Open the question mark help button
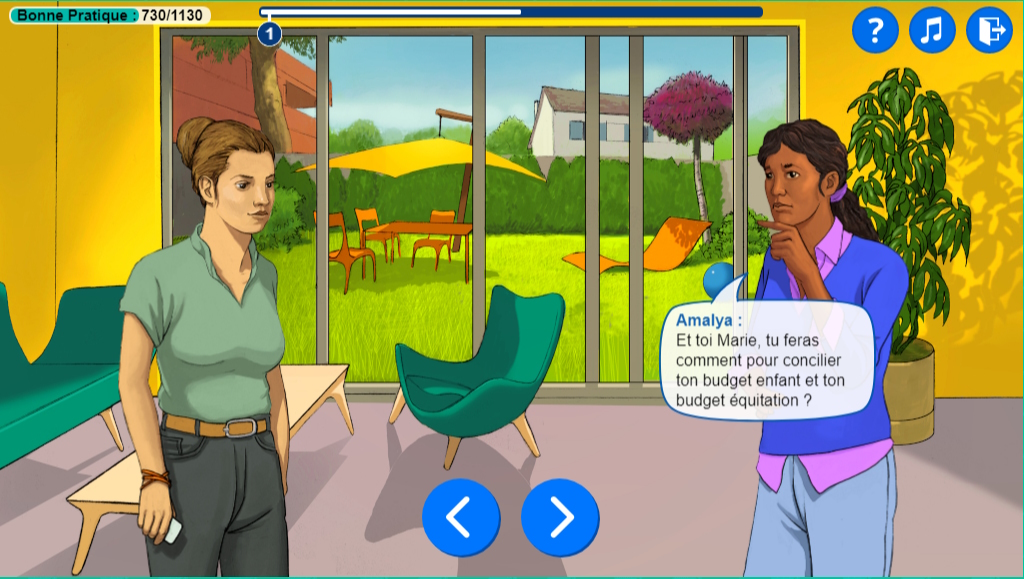 coord(875,31)
